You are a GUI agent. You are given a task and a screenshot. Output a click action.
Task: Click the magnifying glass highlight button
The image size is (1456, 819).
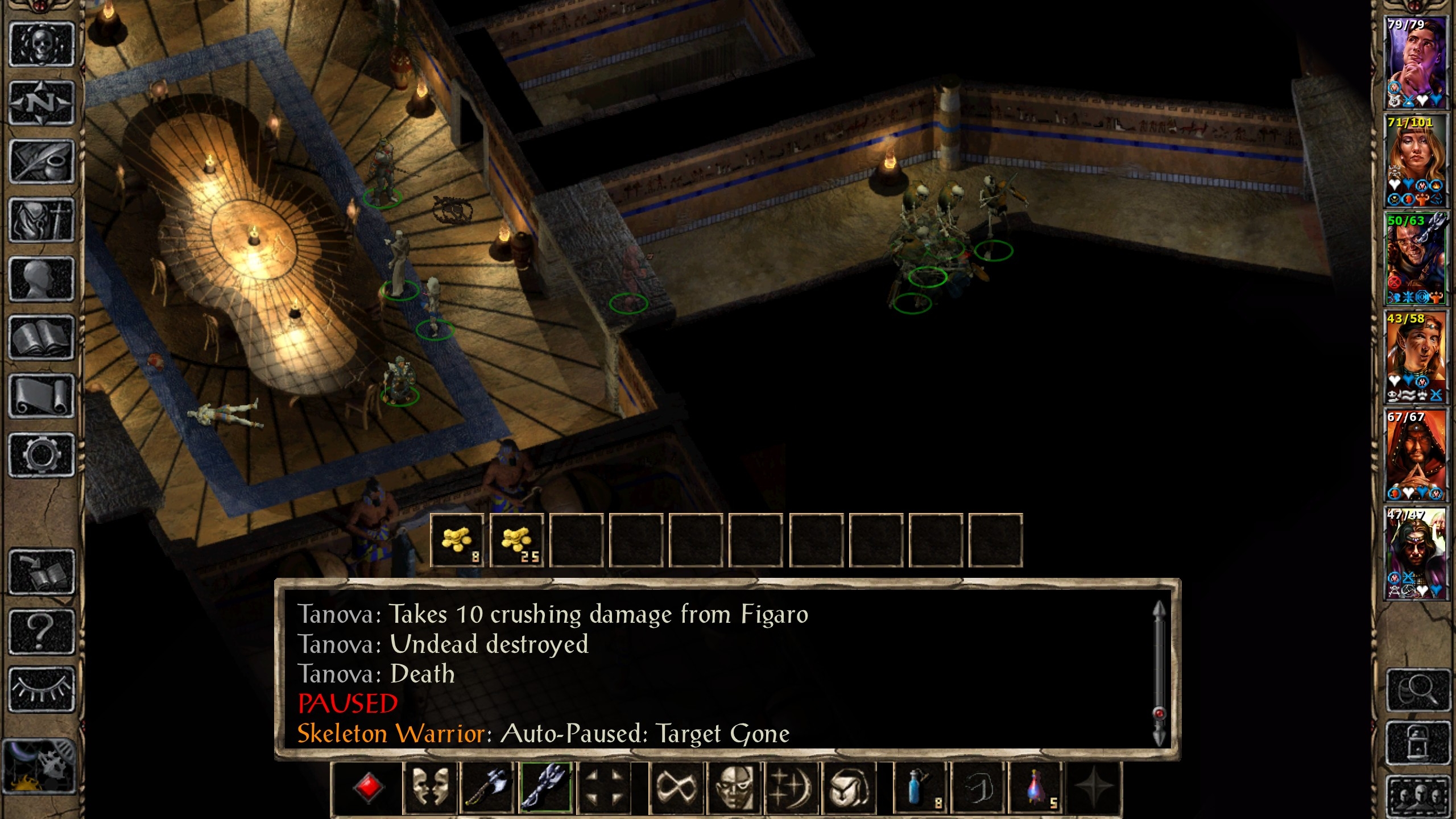tap(1417, 690)
